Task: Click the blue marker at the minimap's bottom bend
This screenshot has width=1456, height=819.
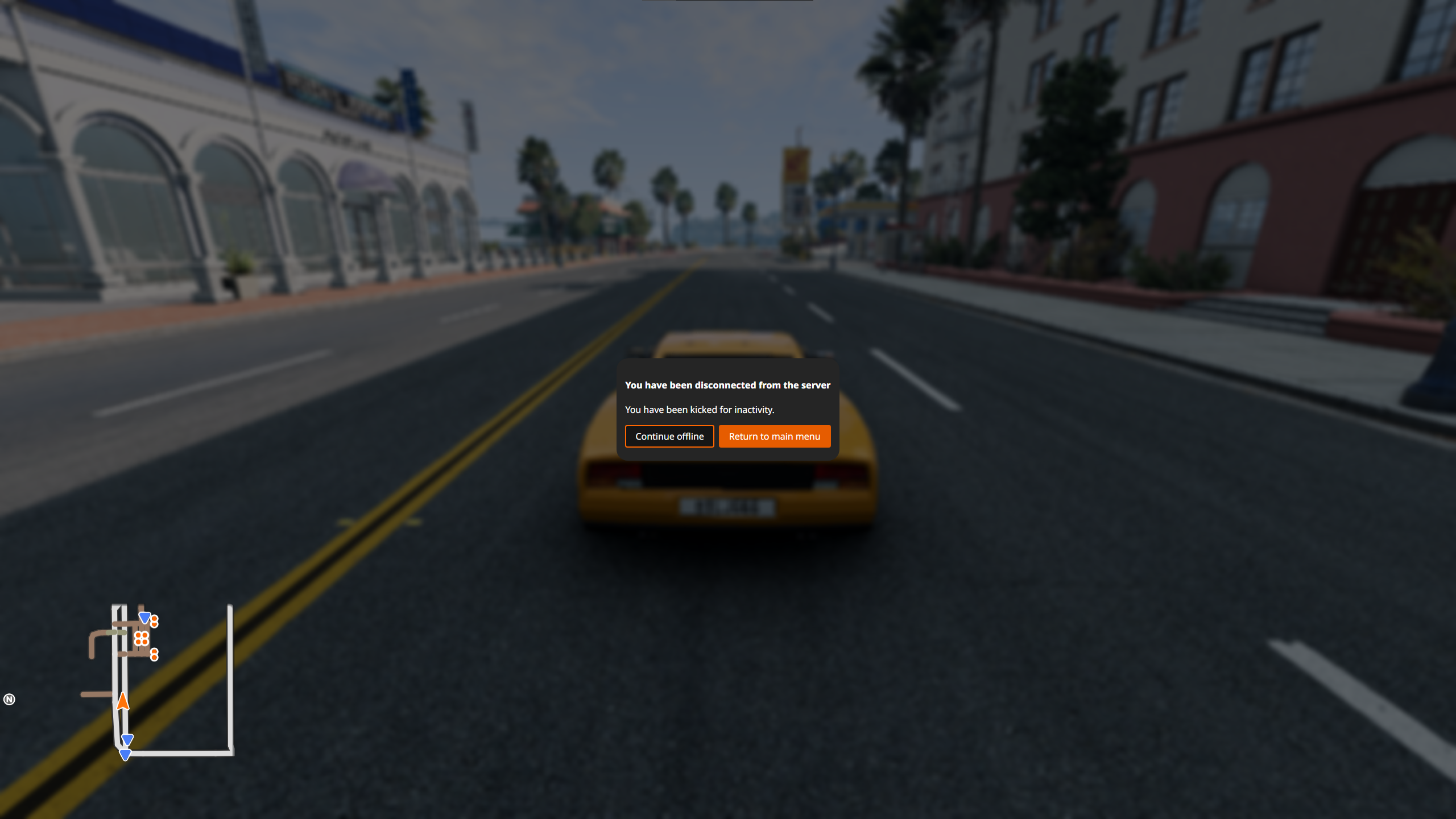Action: click(x=127, y=739)
